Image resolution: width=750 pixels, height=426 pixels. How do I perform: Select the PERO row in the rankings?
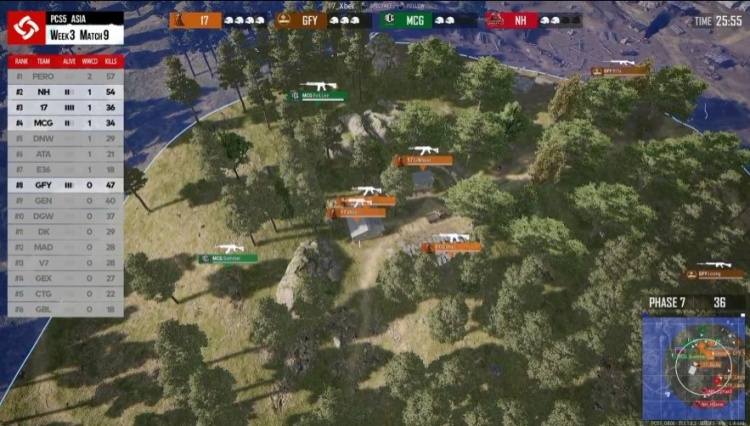click(66, 76)
